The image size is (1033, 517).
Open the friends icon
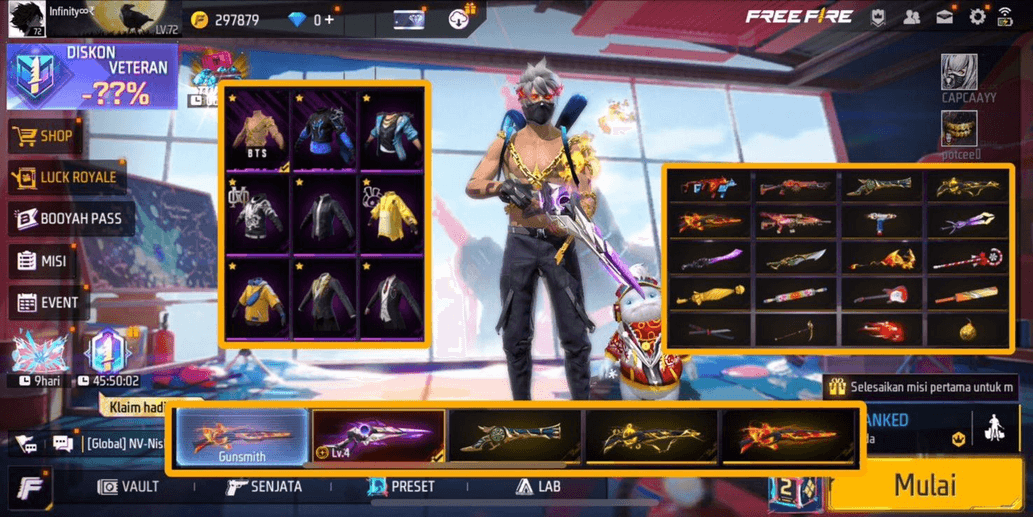pos(911,17)
